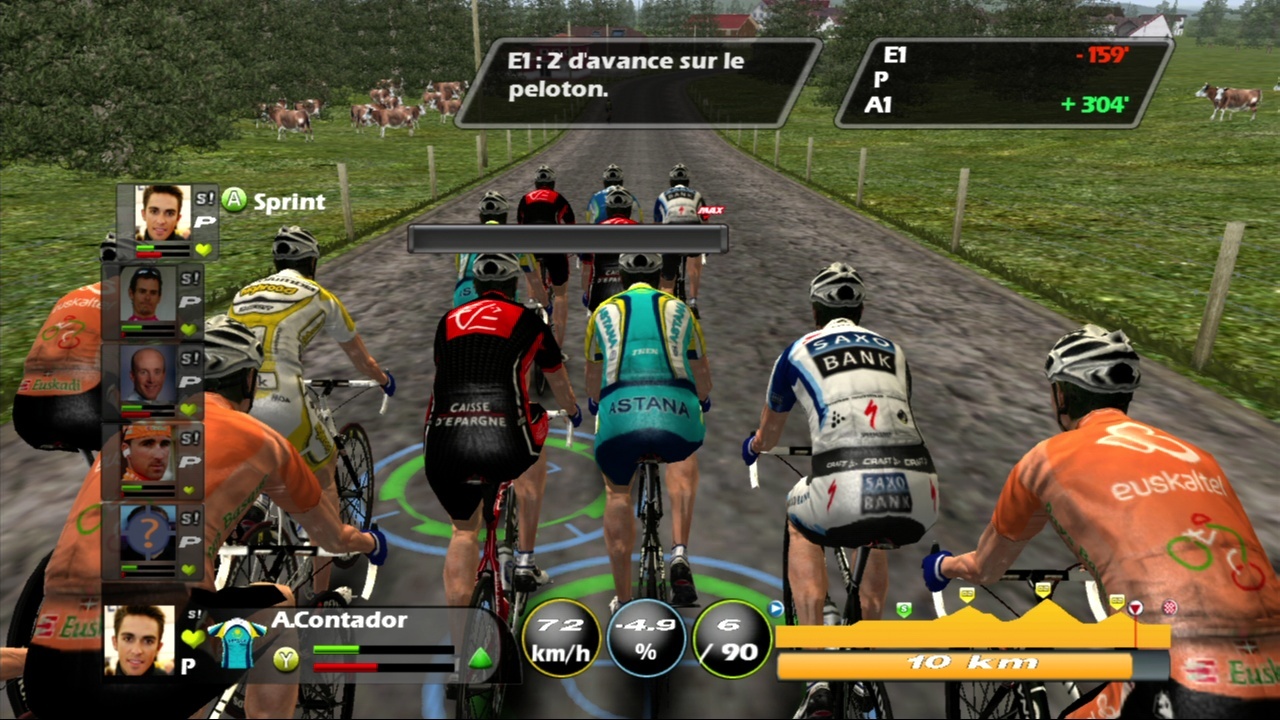Click the green sprint marker on stage profile
The height and width of the screenshot is (720, 1280).
904,609
